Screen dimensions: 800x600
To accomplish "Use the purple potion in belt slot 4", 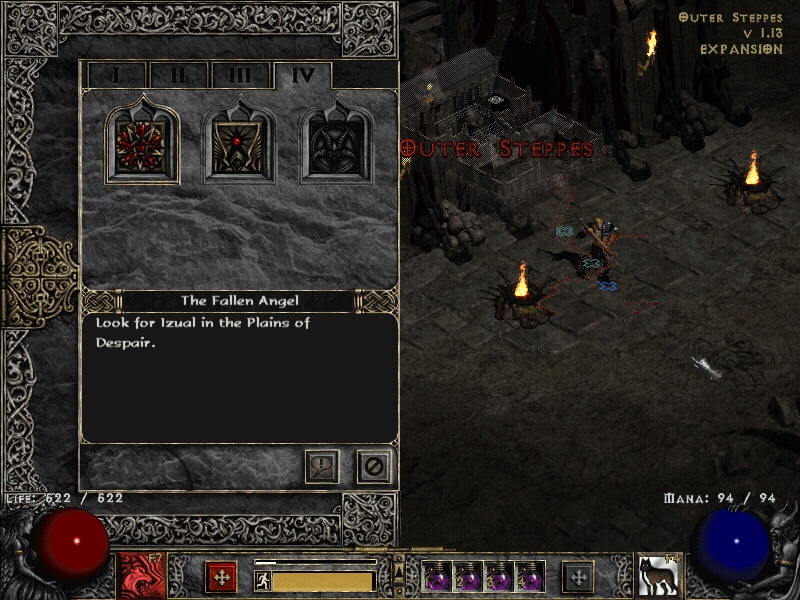I will pos(530,577).
